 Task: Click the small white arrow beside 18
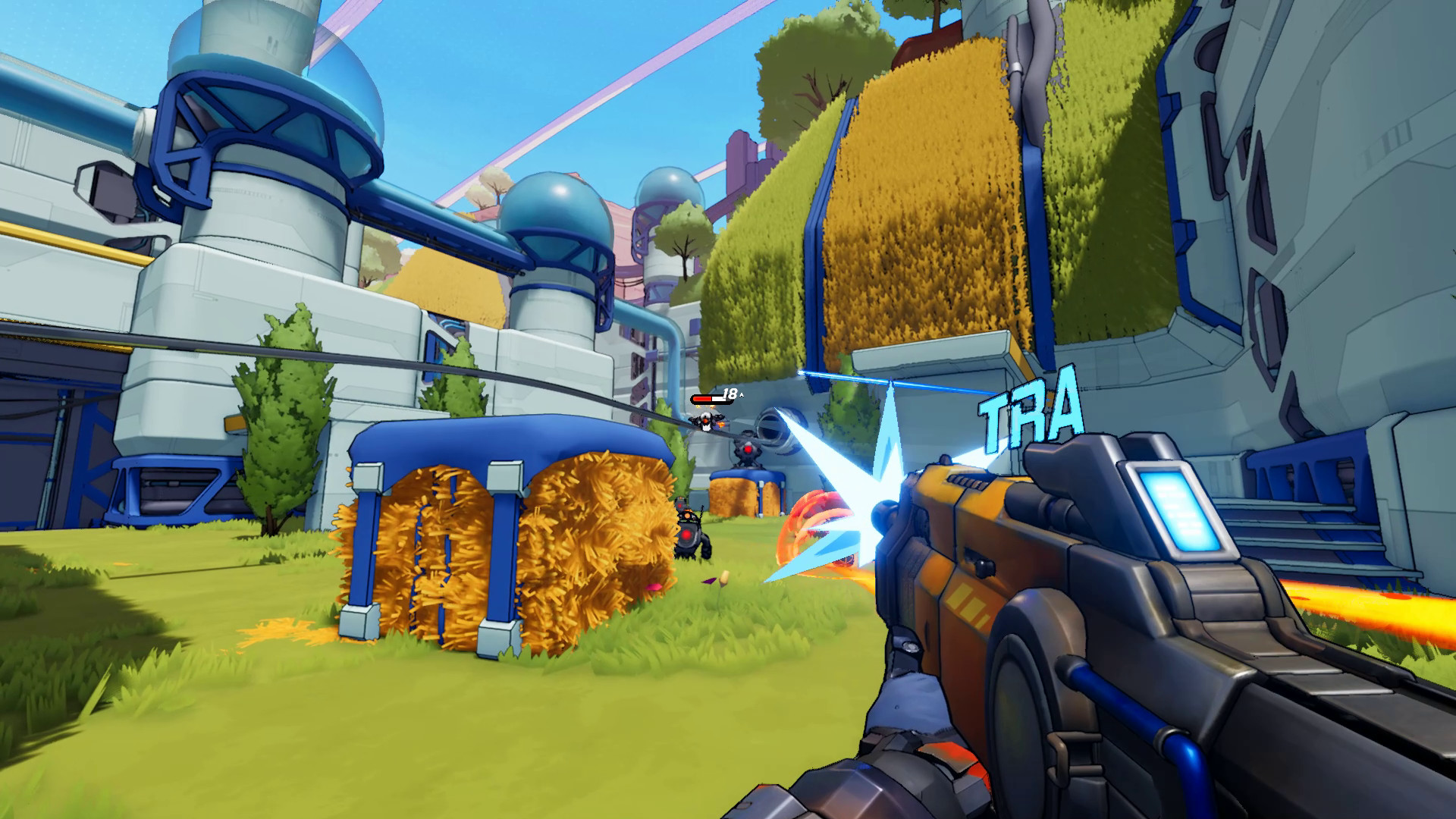[x=741, y=394]
